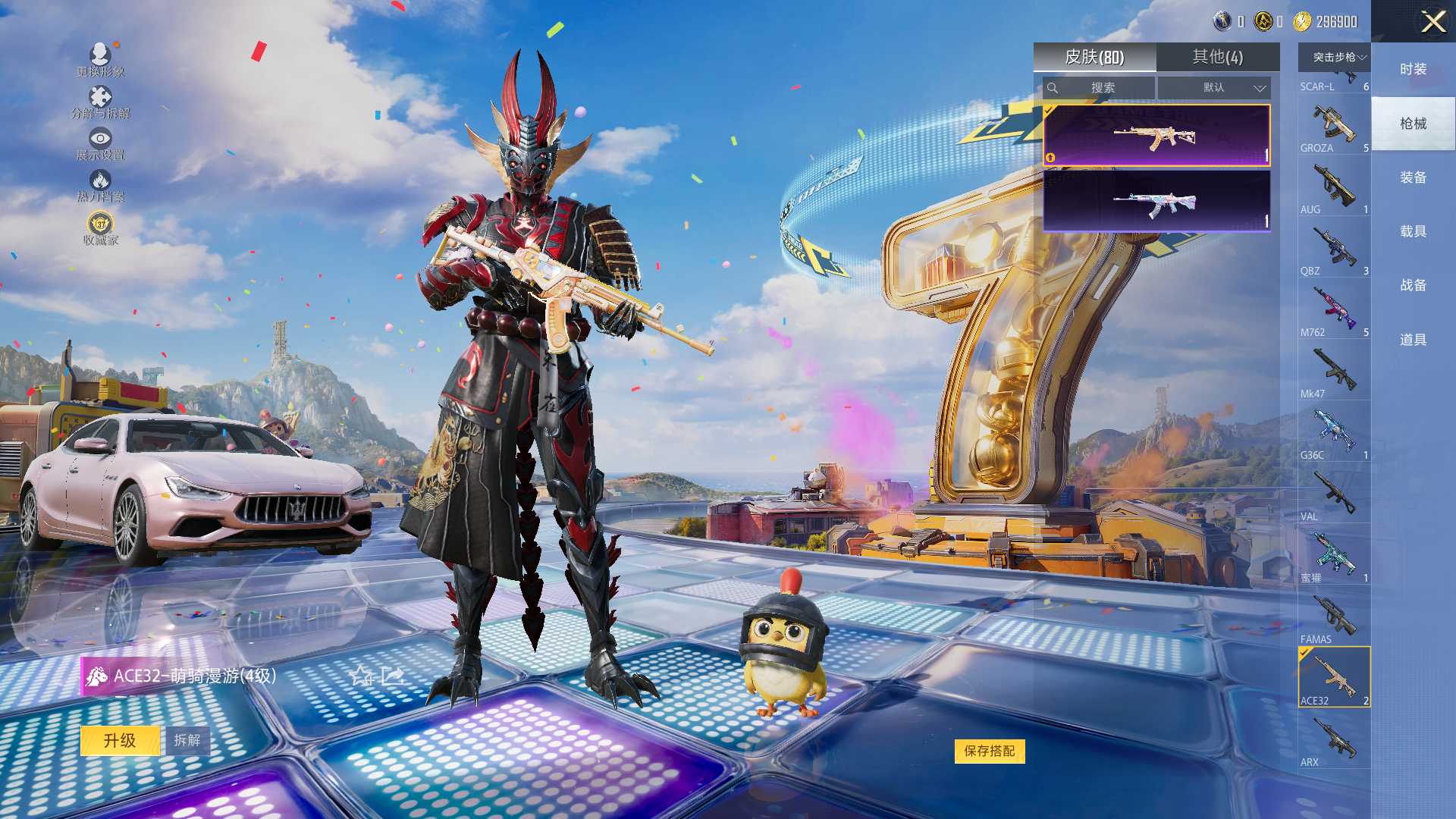This screenshot has height=819, width=1456.
Task: Click the yellow 升级 upgrade button
Action: click(x=120, y=740)
